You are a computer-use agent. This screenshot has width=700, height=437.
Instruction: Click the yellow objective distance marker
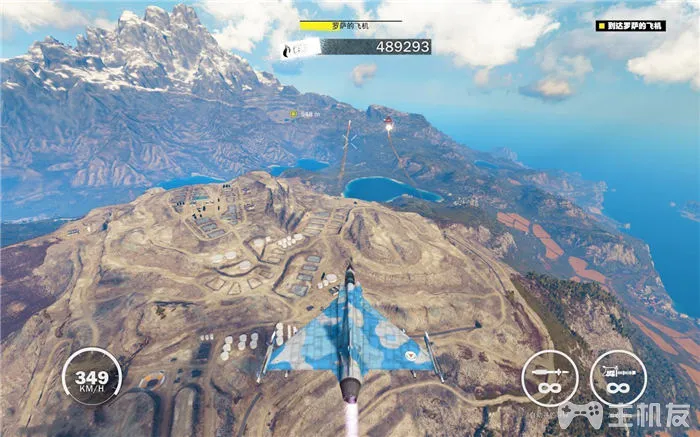293,114
